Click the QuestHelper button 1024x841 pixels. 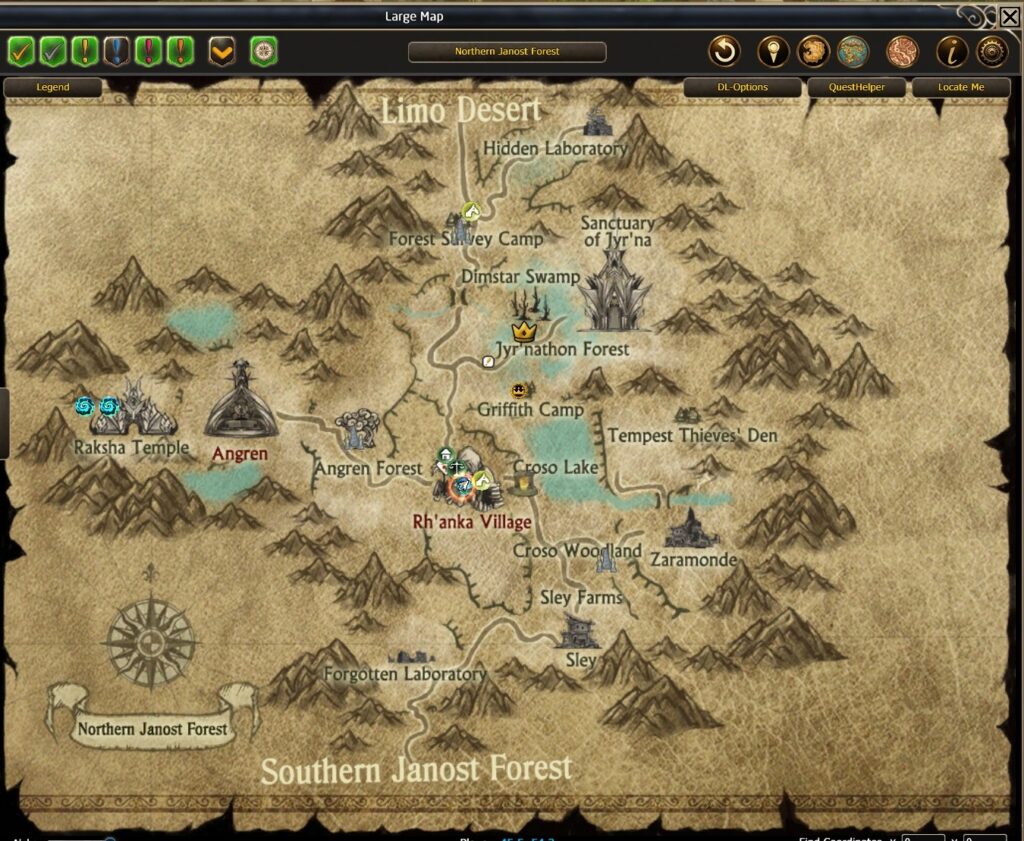(857, 87)
